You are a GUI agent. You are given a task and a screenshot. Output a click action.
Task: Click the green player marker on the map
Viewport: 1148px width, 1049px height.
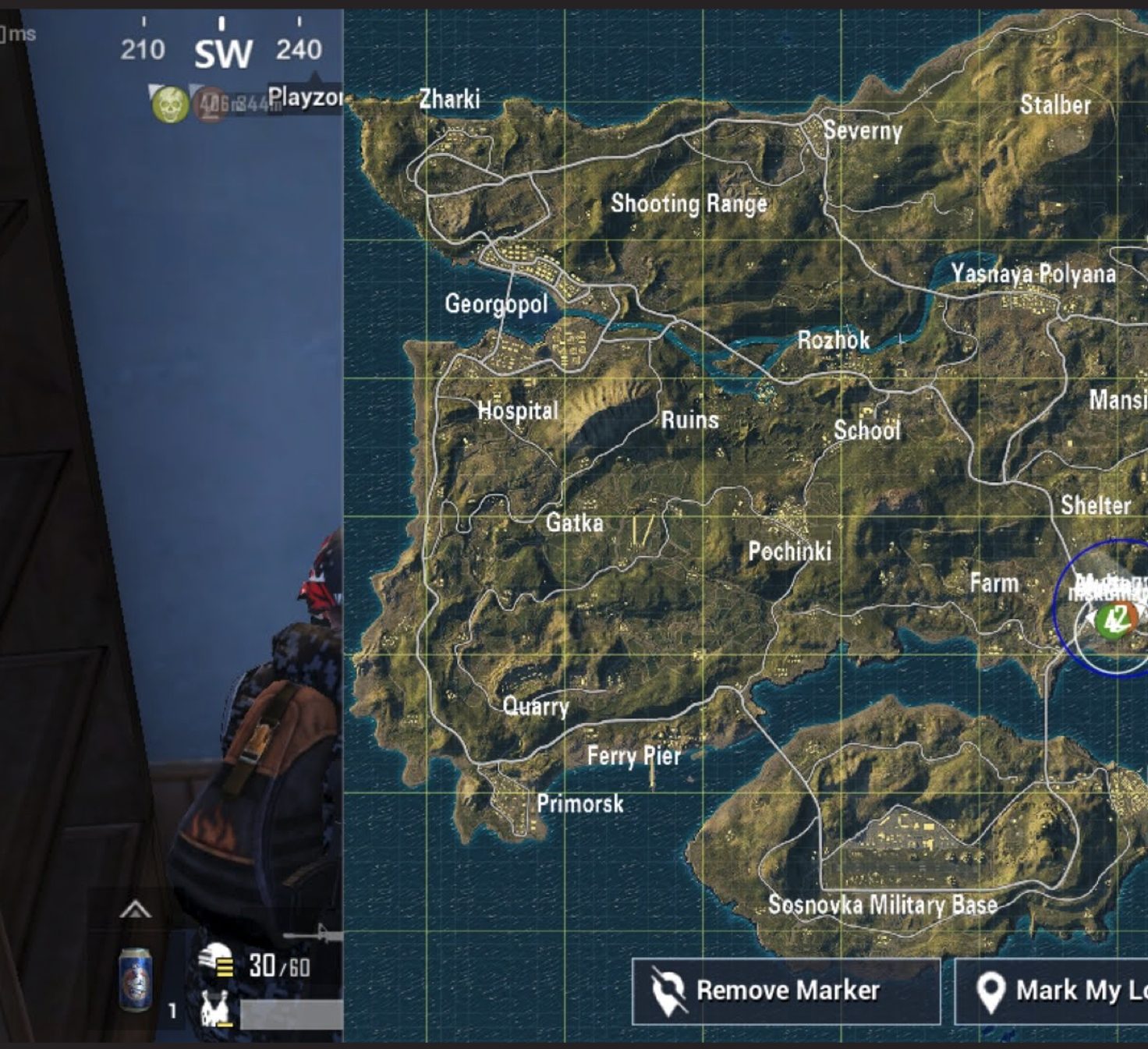click(1112, 620)
